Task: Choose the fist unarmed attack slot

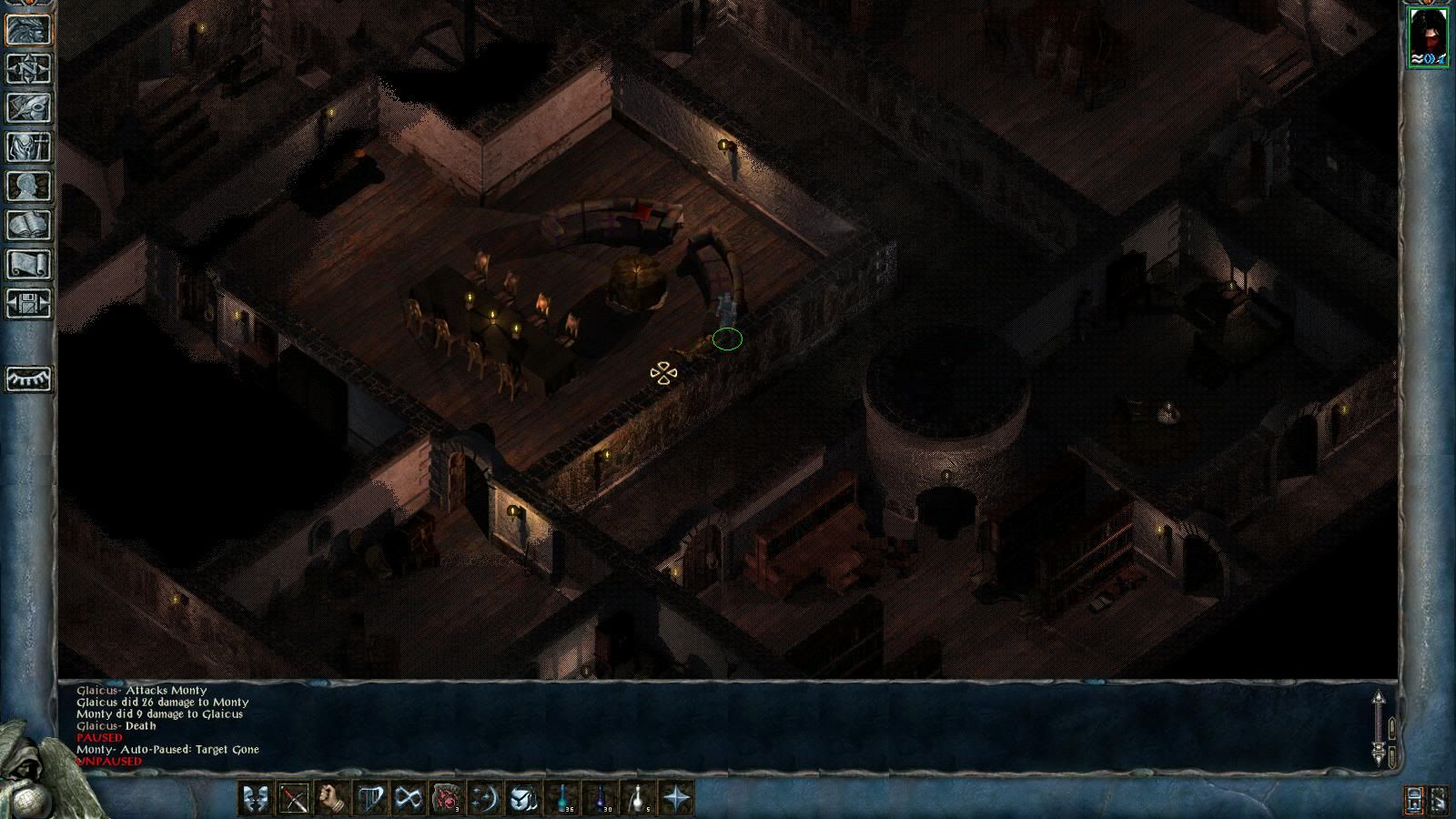Action: pos(331,799)
